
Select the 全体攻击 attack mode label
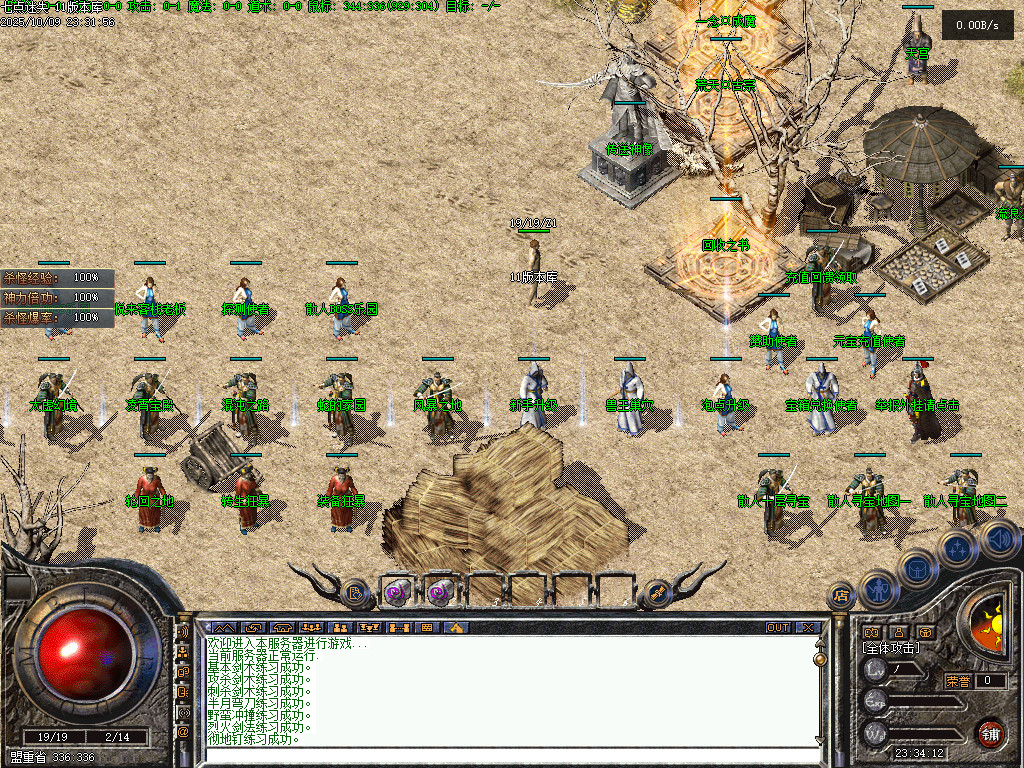pyautogui.click(x=891, y=648)
